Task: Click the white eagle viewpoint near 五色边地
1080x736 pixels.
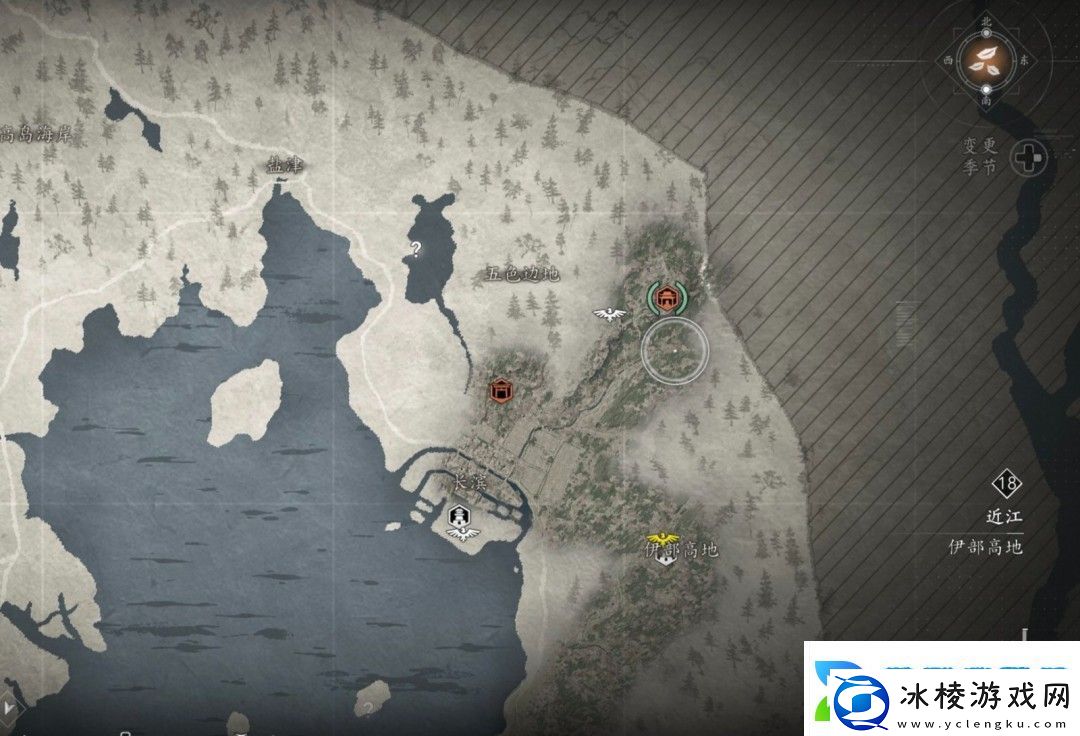Action: click(608, 314)
